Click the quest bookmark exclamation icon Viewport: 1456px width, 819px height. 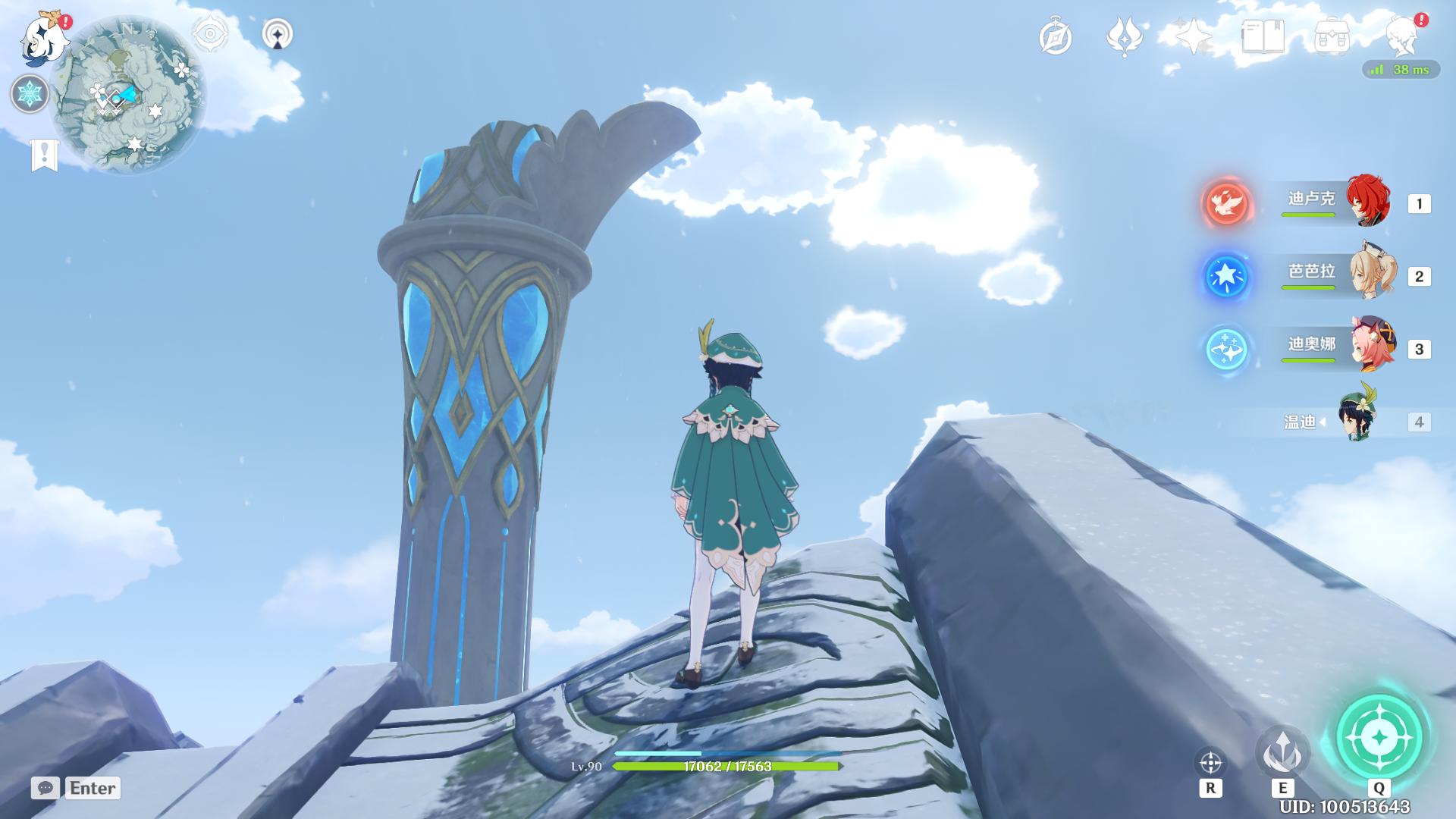[45, 155]
